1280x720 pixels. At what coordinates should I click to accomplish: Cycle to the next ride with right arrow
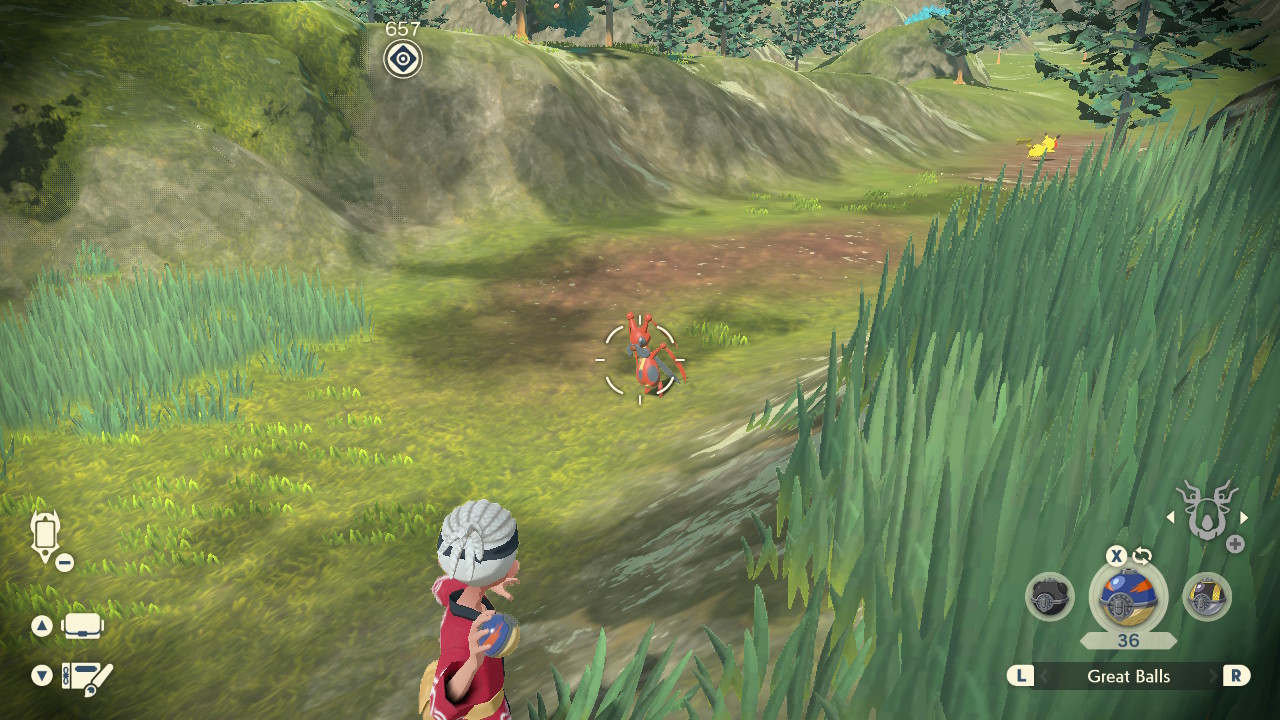coord(1244,518)
